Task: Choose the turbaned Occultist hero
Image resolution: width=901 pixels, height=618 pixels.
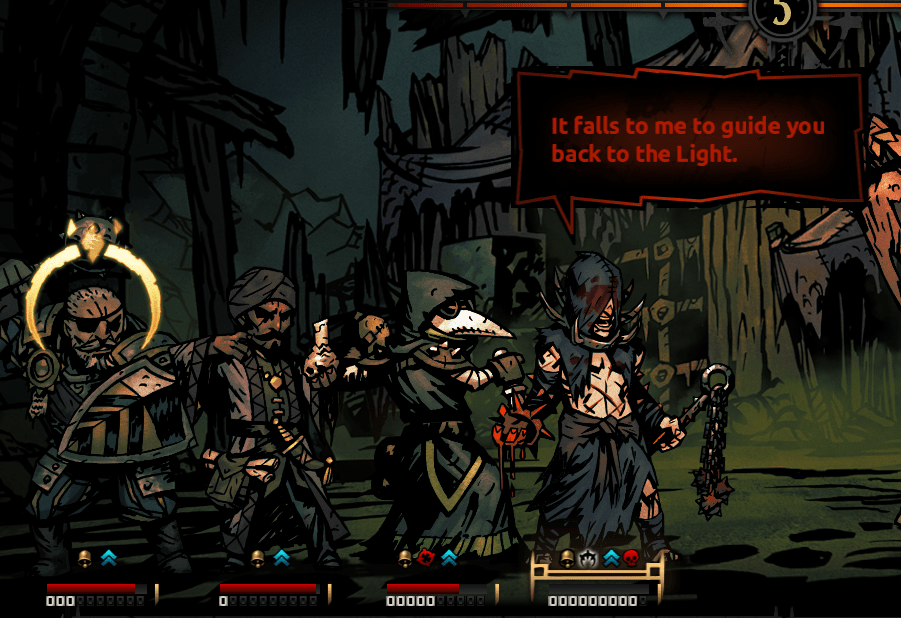Action: (x=265, y=410)
